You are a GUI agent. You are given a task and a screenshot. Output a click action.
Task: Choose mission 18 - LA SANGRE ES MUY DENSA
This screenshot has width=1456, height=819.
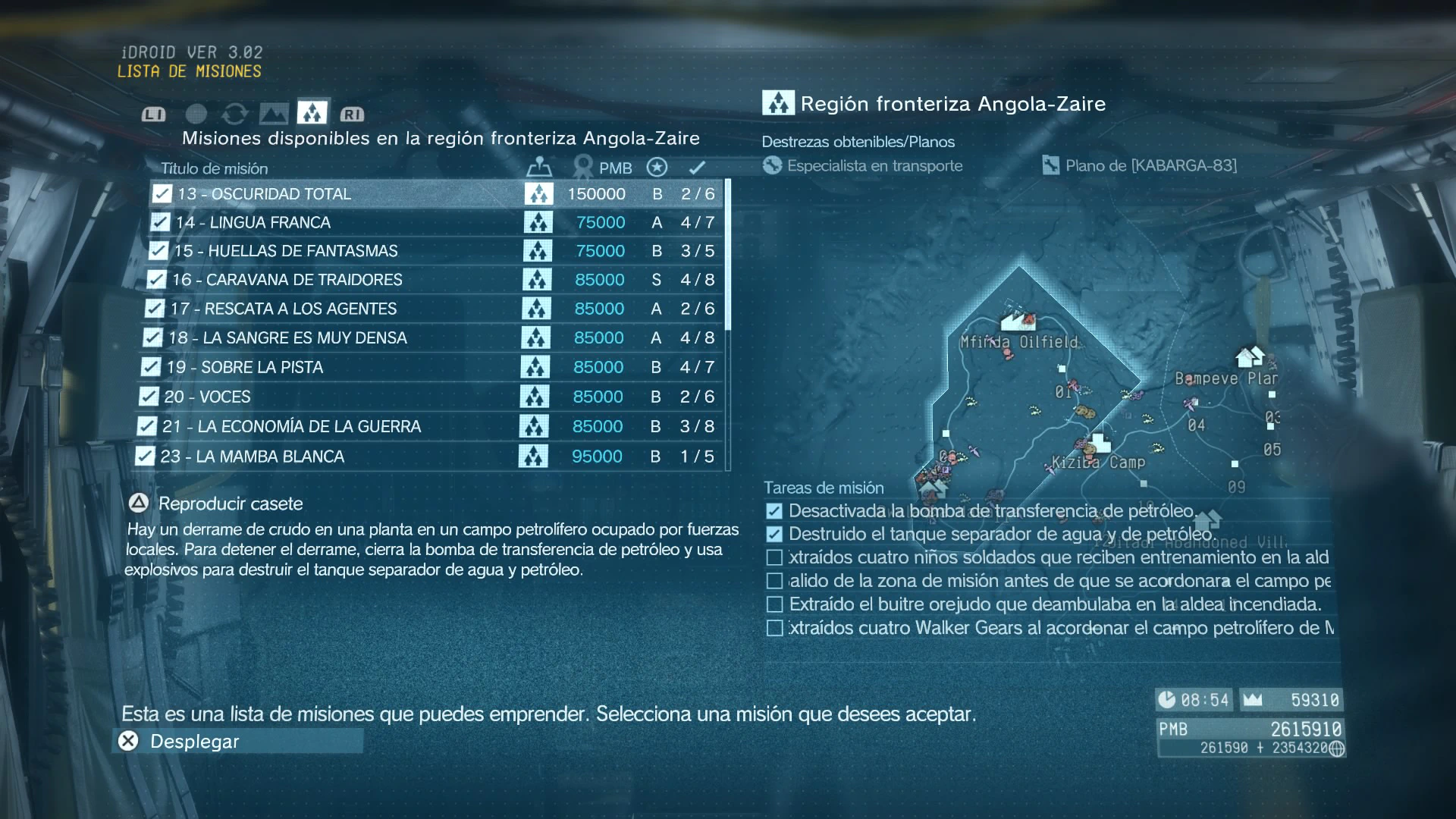[x=287, y=338]
